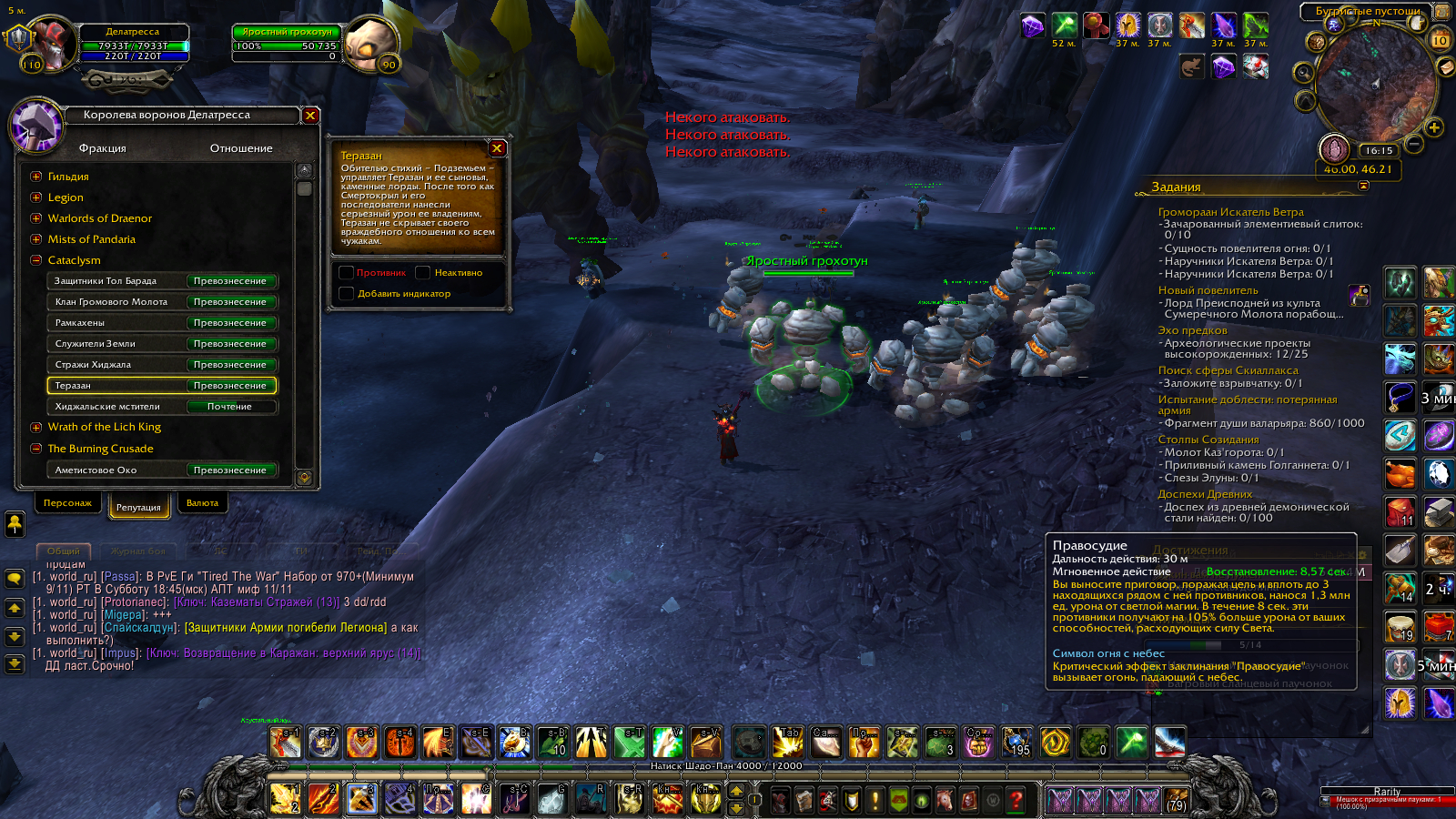Close the reputation window
The height and width of the screenshot is (819, 1456).
pyautogui.click(x=310, y=116)
